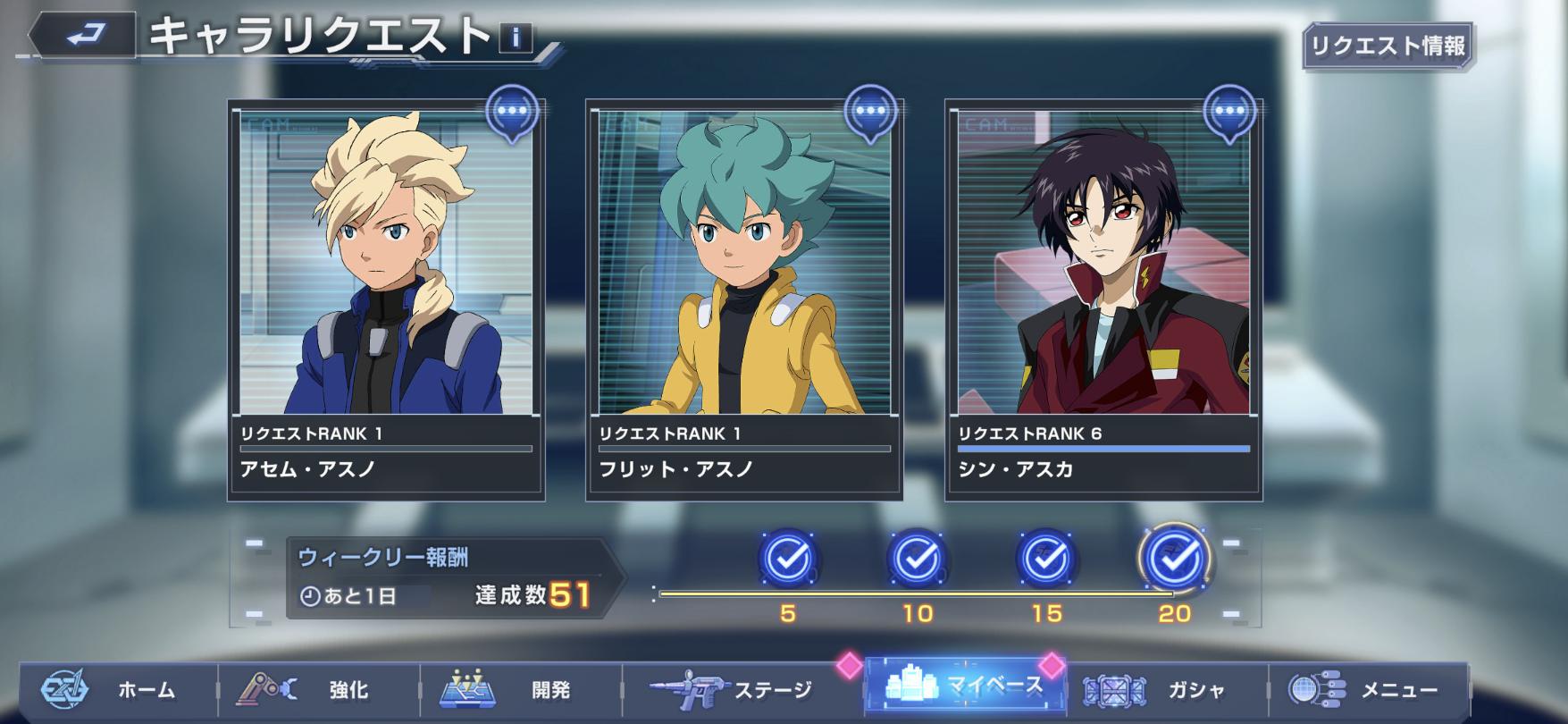Viewport: 1568px width, 724px height.
Task: Select the マイベース navigation tab
Action: 965,686
